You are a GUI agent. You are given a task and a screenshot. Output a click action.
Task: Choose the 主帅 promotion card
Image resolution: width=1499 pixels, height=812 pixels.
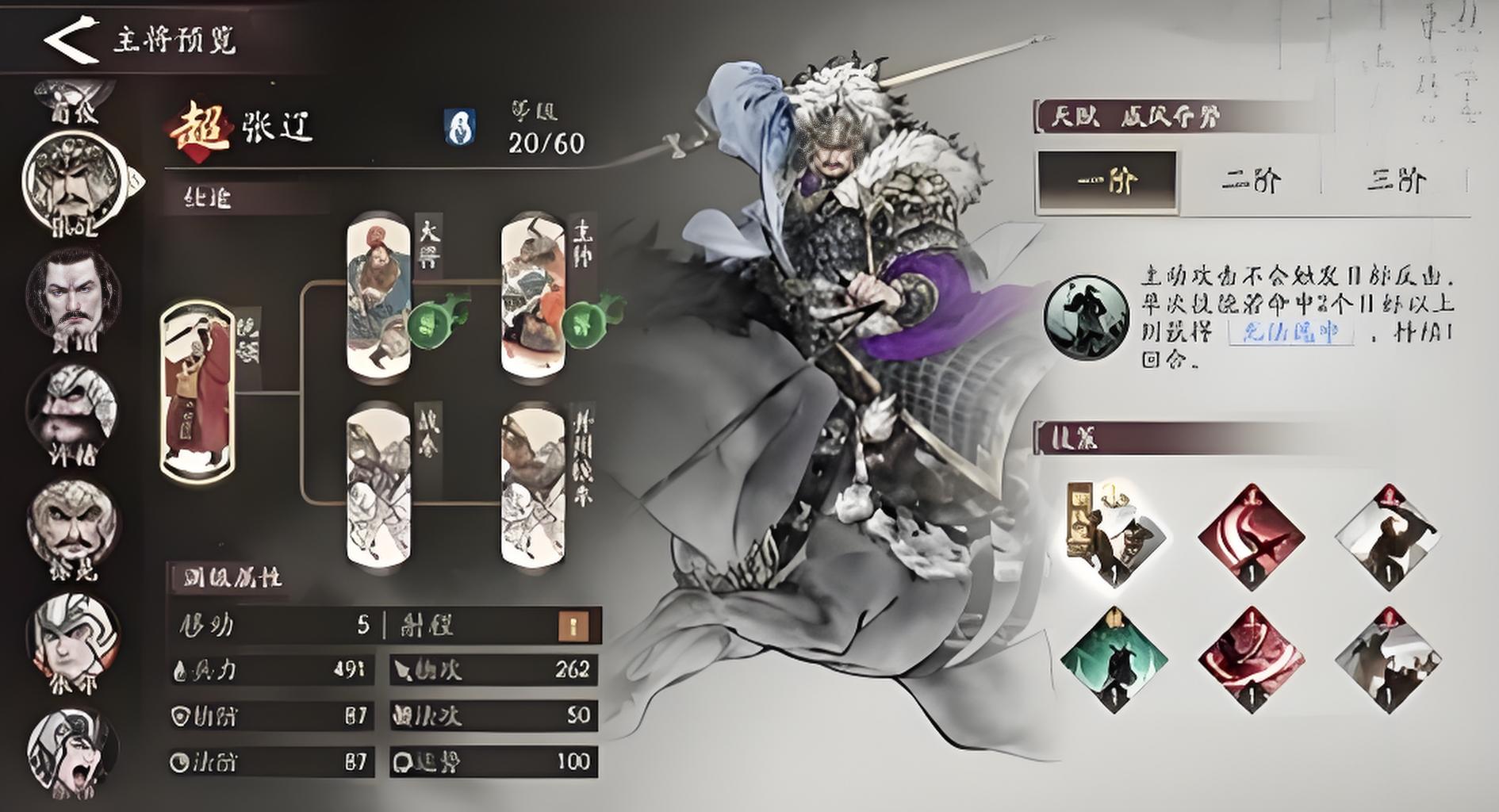click(x=533, y=297)
